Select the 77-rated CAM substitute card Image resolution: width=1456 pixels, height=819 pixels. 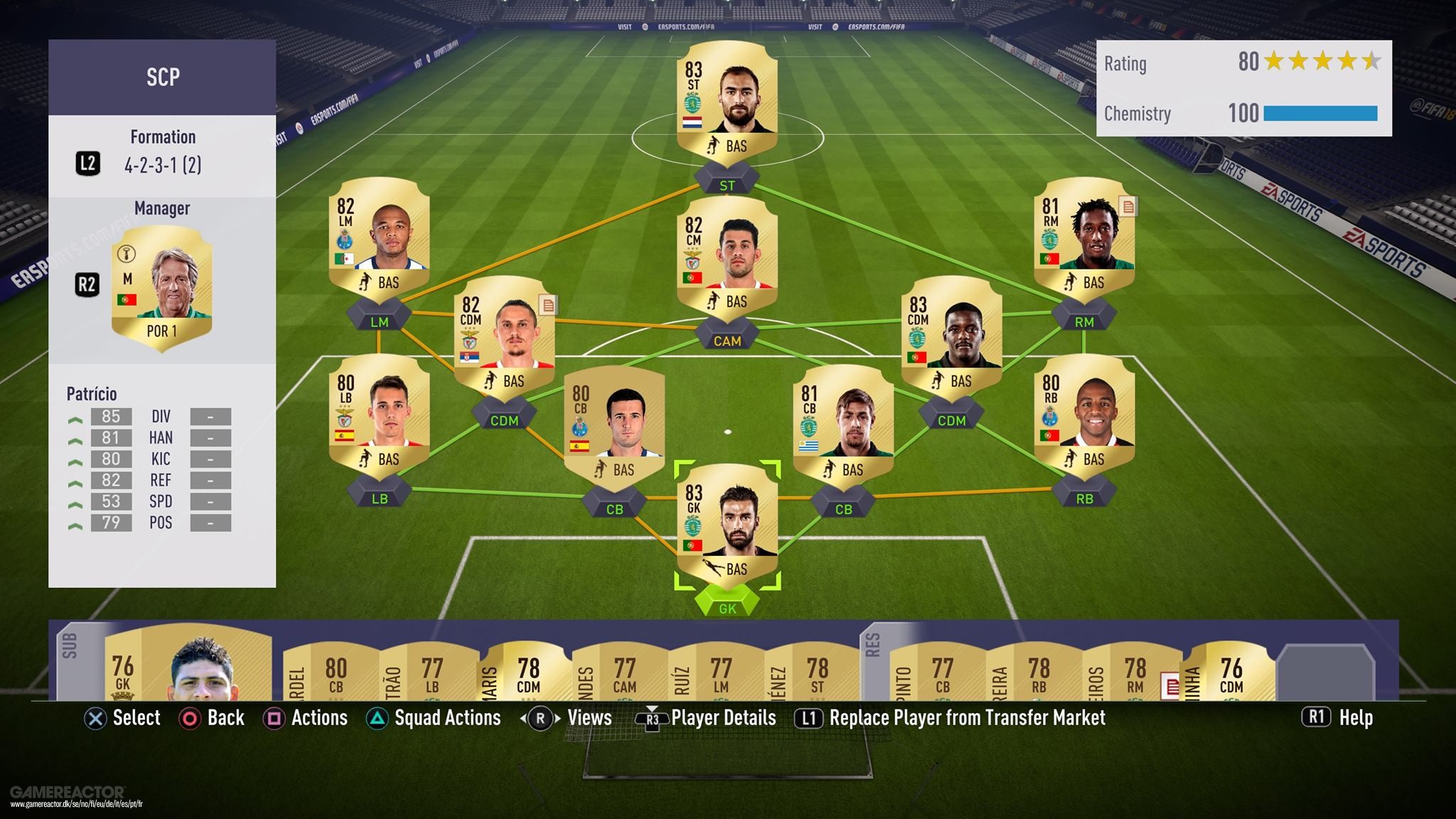(x=624, y=673)
